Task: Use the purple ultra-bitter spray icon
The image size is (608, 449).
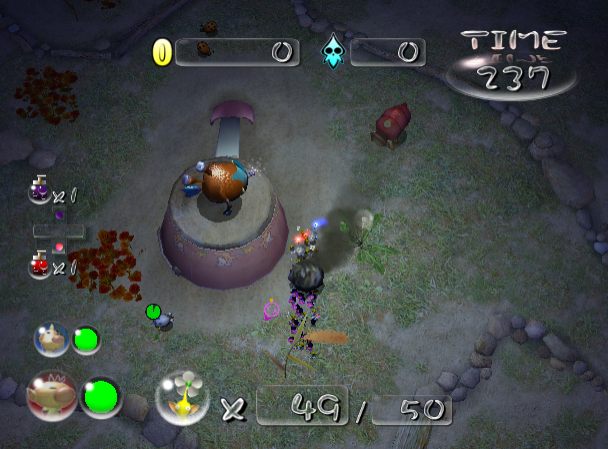Action: click(40, 189)
